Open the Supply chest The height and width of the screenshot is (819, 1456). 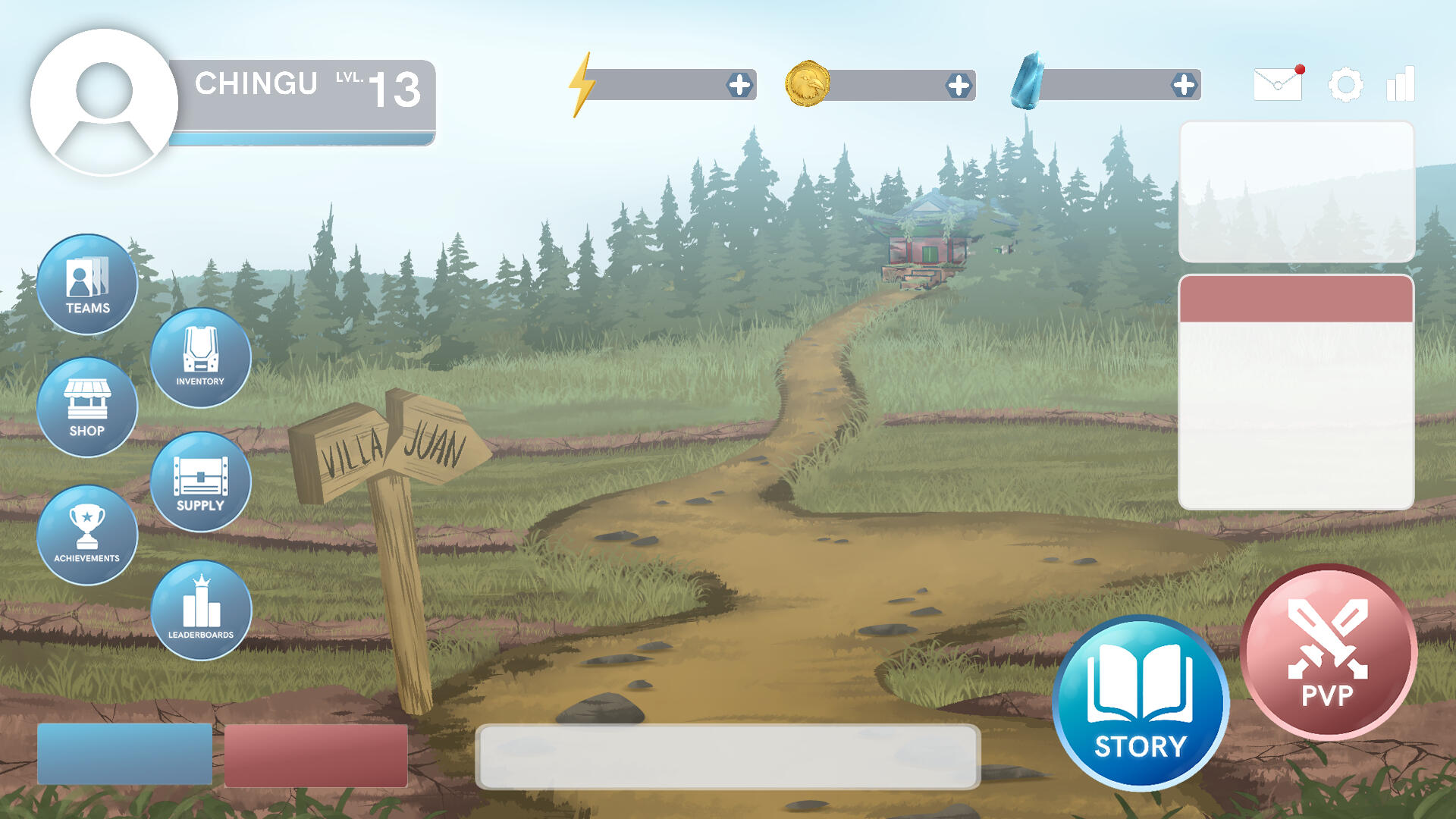tap(200, 482)
